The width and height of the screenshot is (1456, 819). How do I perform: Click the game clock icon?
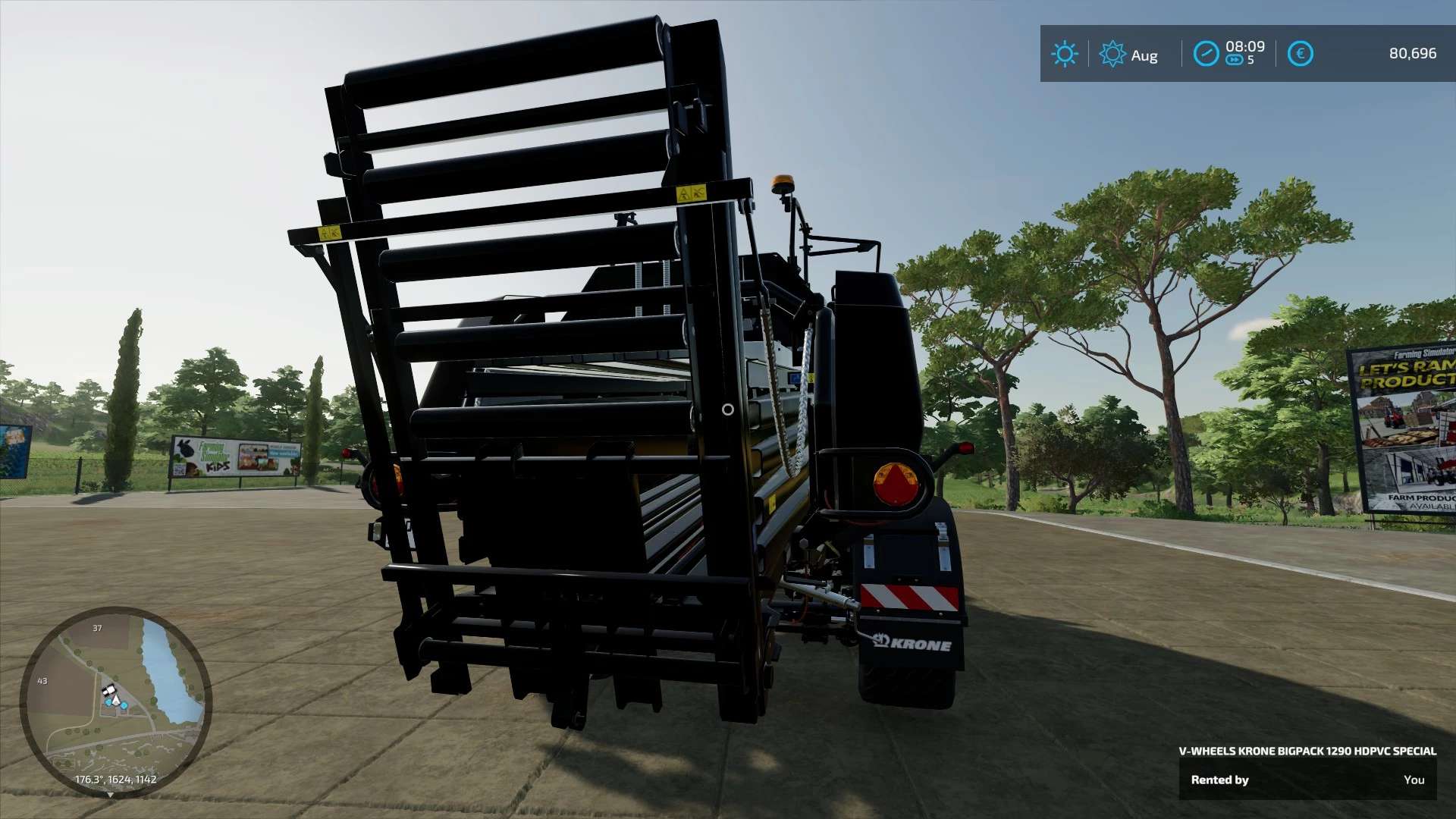tap(1206, 54)
